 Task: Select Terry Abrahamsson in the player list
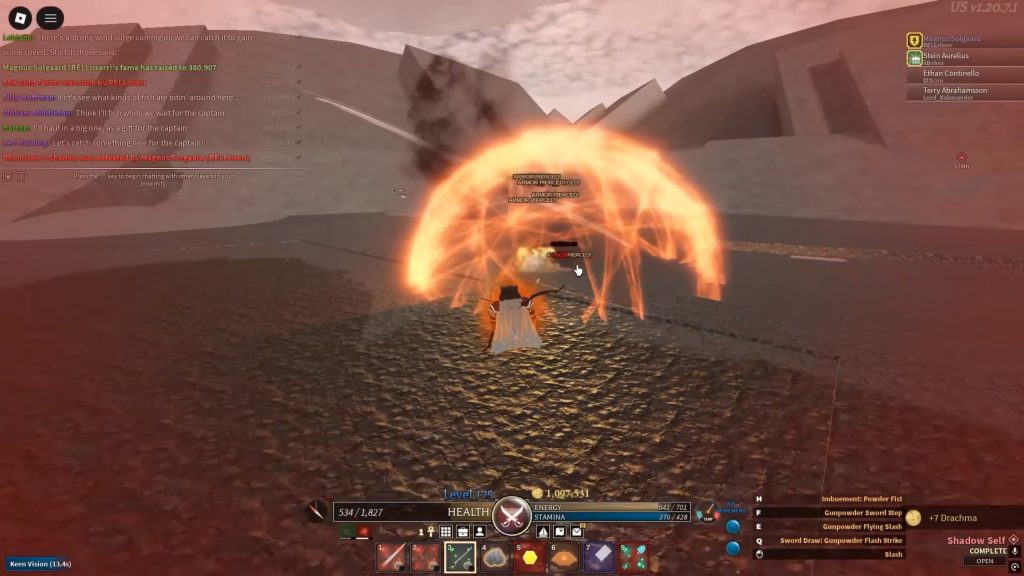tap(957, 92)
